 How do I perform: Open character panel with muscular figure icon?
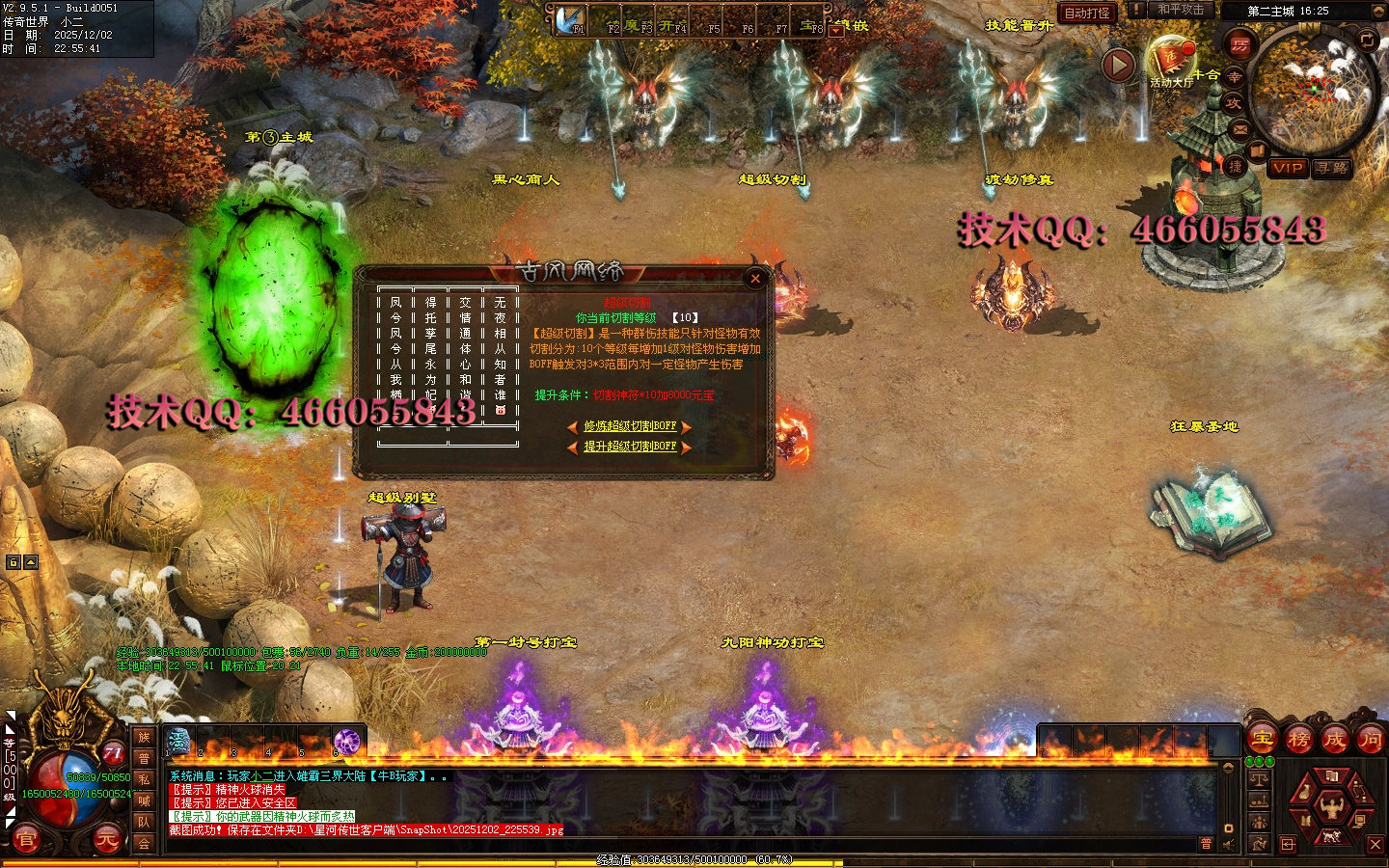(1332, 807)
